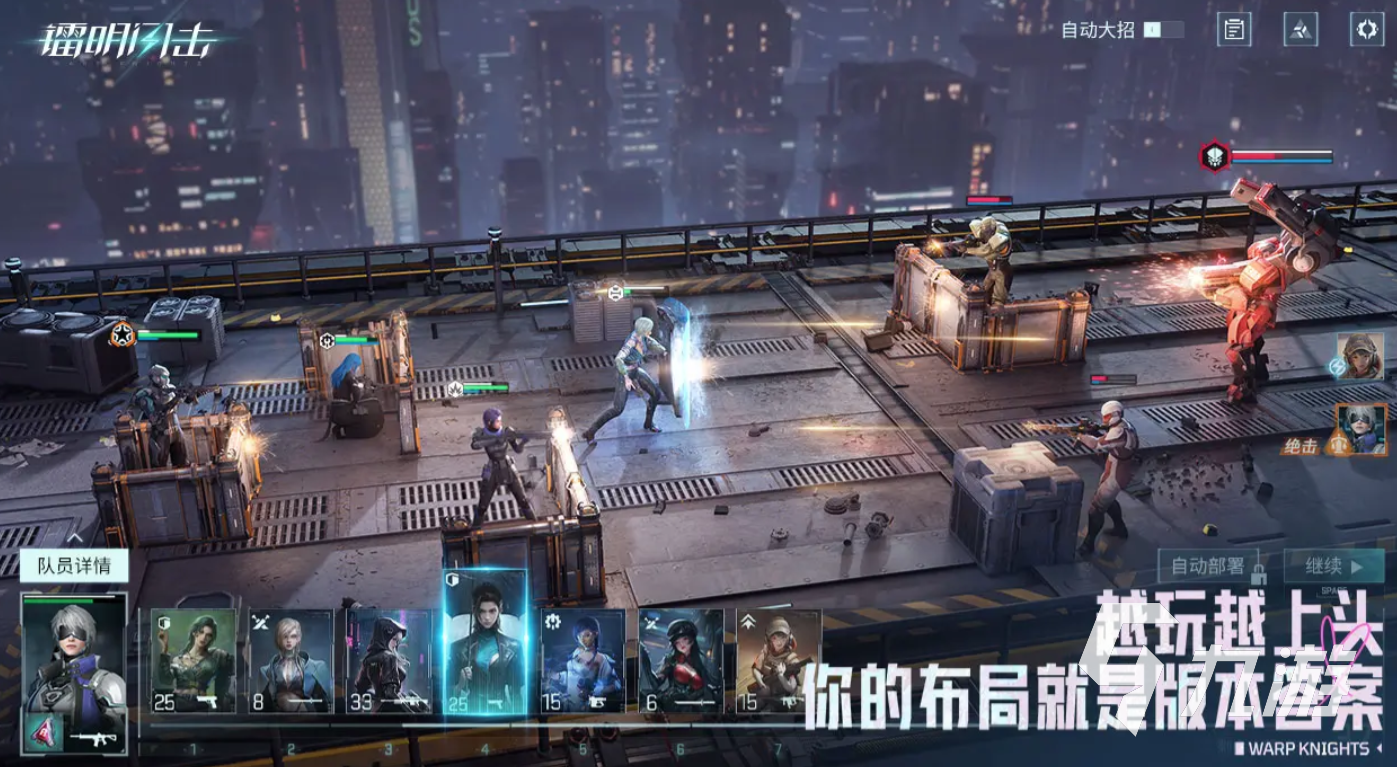The height and width of the screenshot is (767, 1397).
Task: Click the crossed-weapons icon on second character card
Action: [258, 621]
